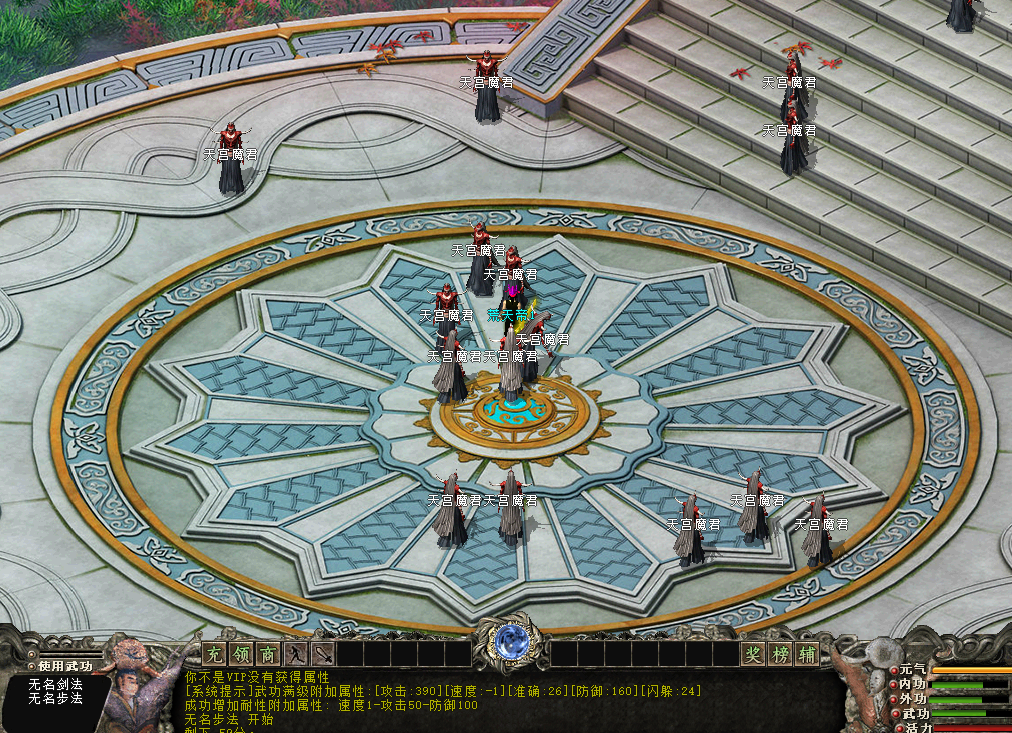Choose 无名剑法 in the martial arts list
This screenshot has height=733, width=1012.
tap(56, 685)
